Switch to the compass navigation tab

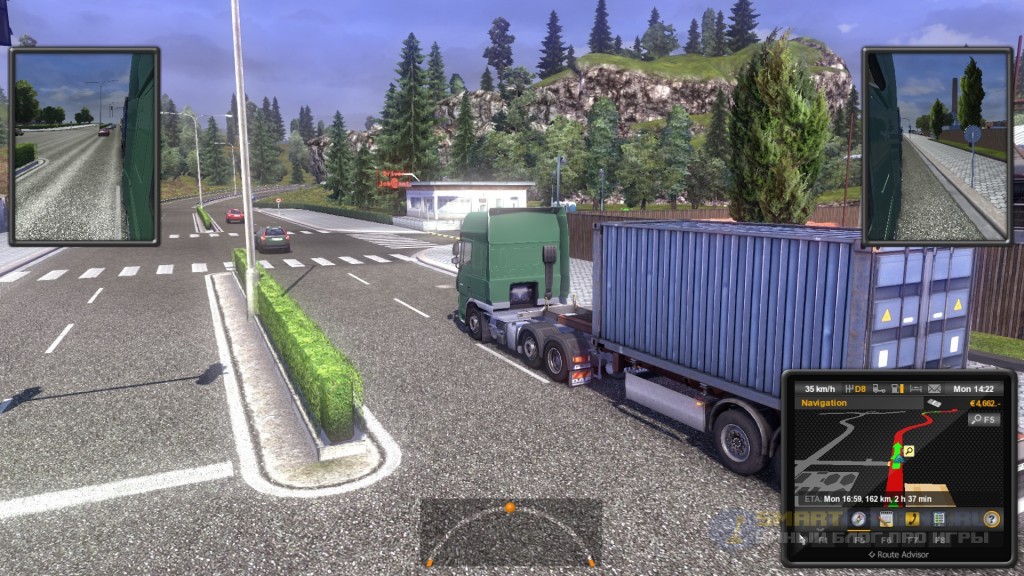tap(859, 518)
